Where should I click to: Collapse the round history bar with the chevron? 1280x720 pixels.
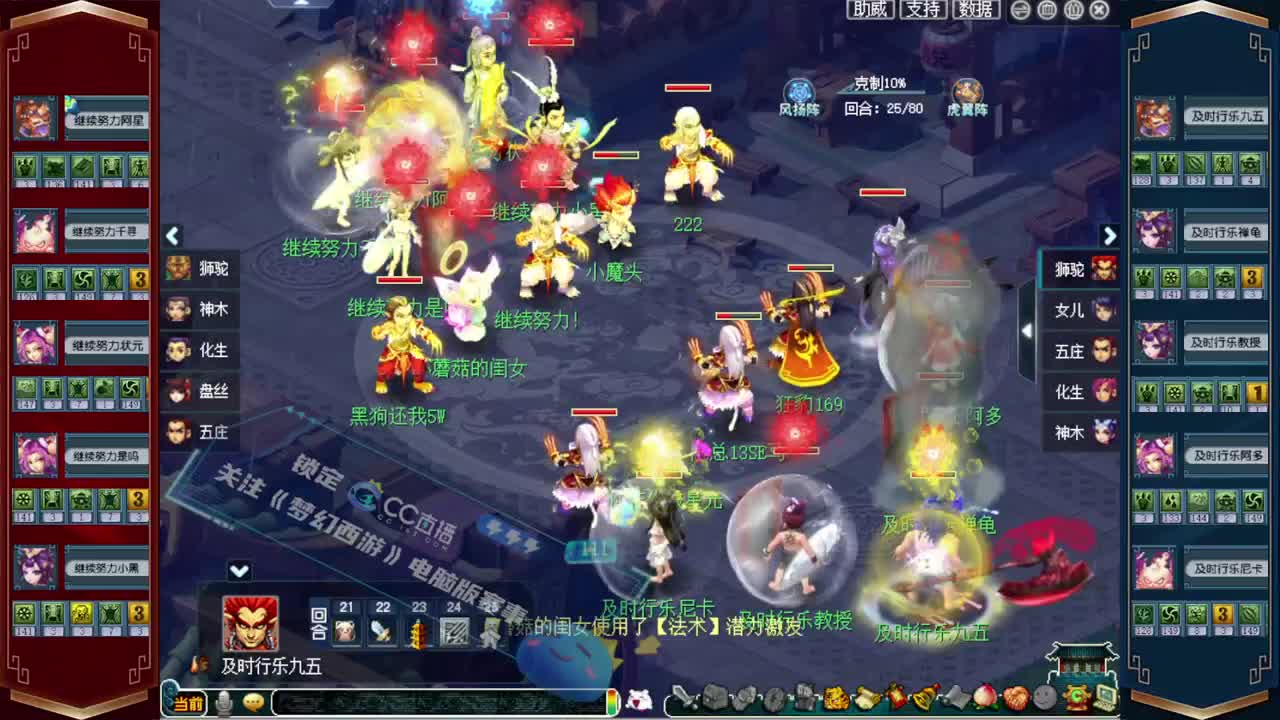coord(238,570)
